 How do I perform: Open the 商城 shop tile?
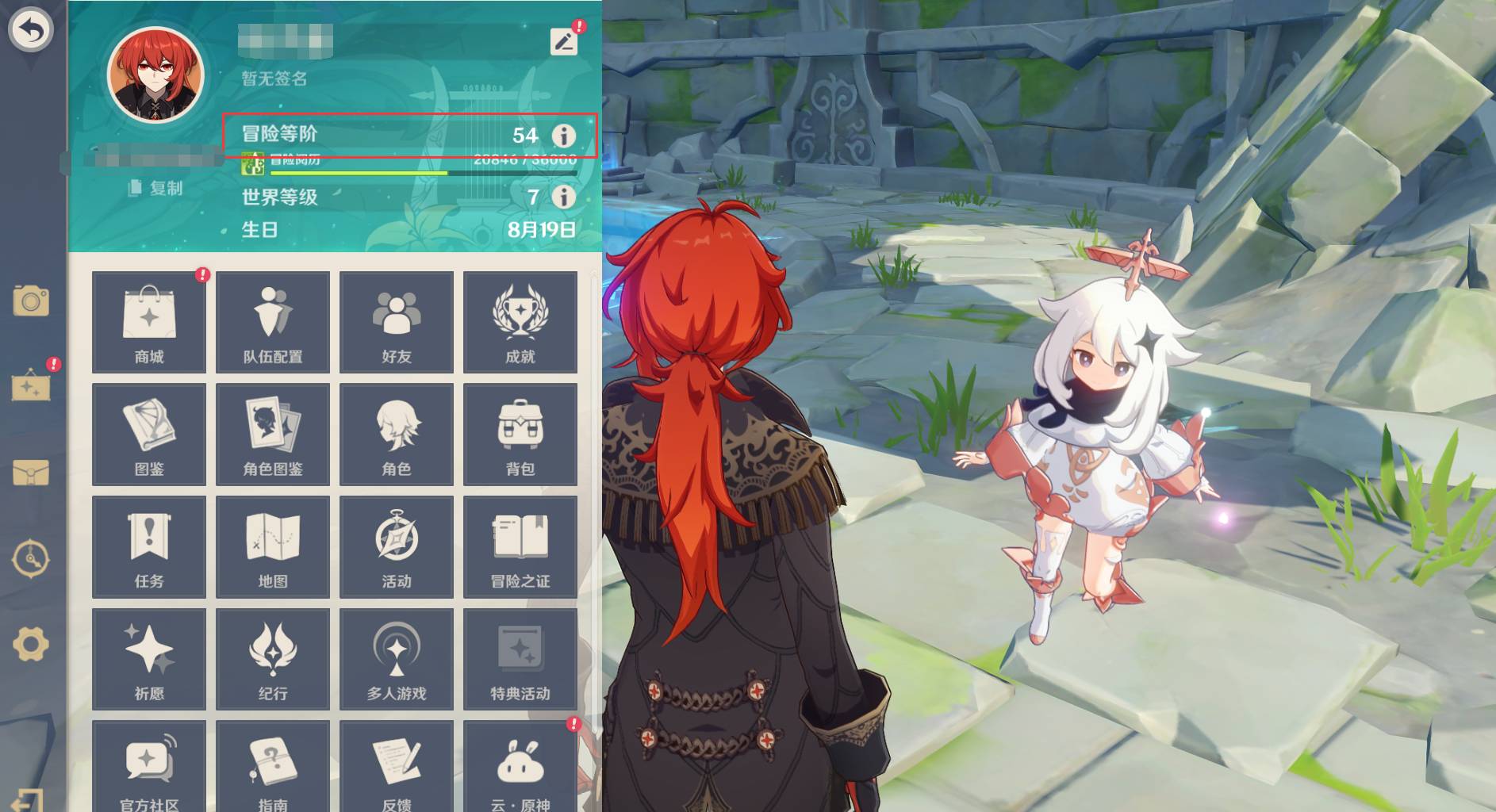[149, 322]
